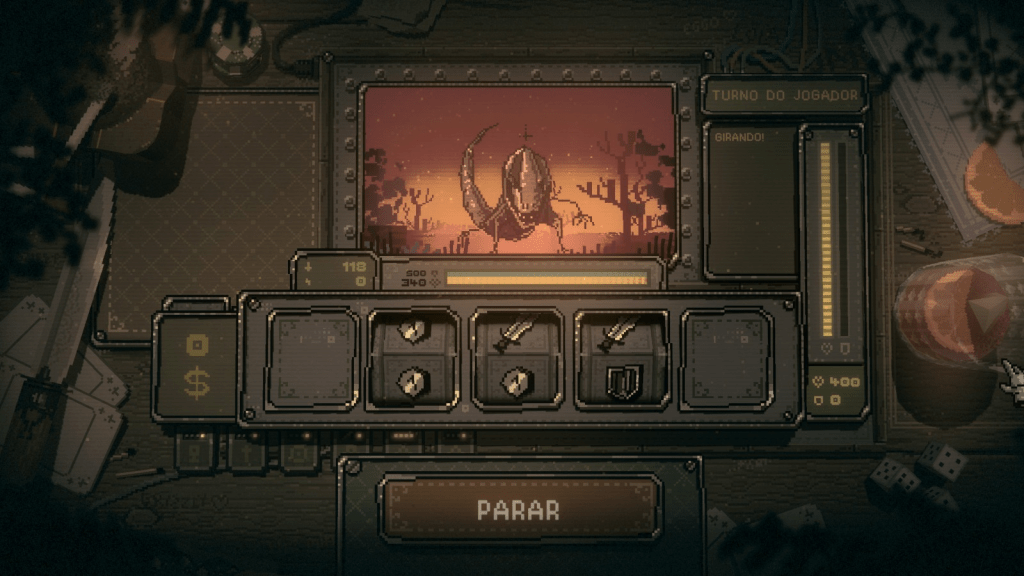Select the reel showing two gem symbols
Screen dimensions: 1024x576
[x=415, y=359]
